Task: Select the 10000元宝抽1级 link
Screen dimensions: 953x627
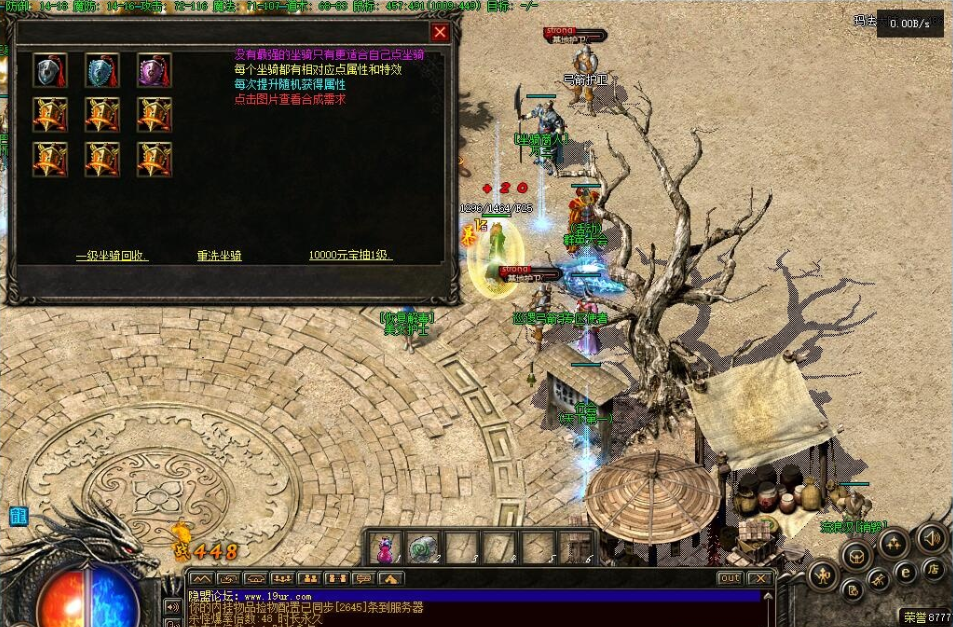Action: click(x=350, y=256)
